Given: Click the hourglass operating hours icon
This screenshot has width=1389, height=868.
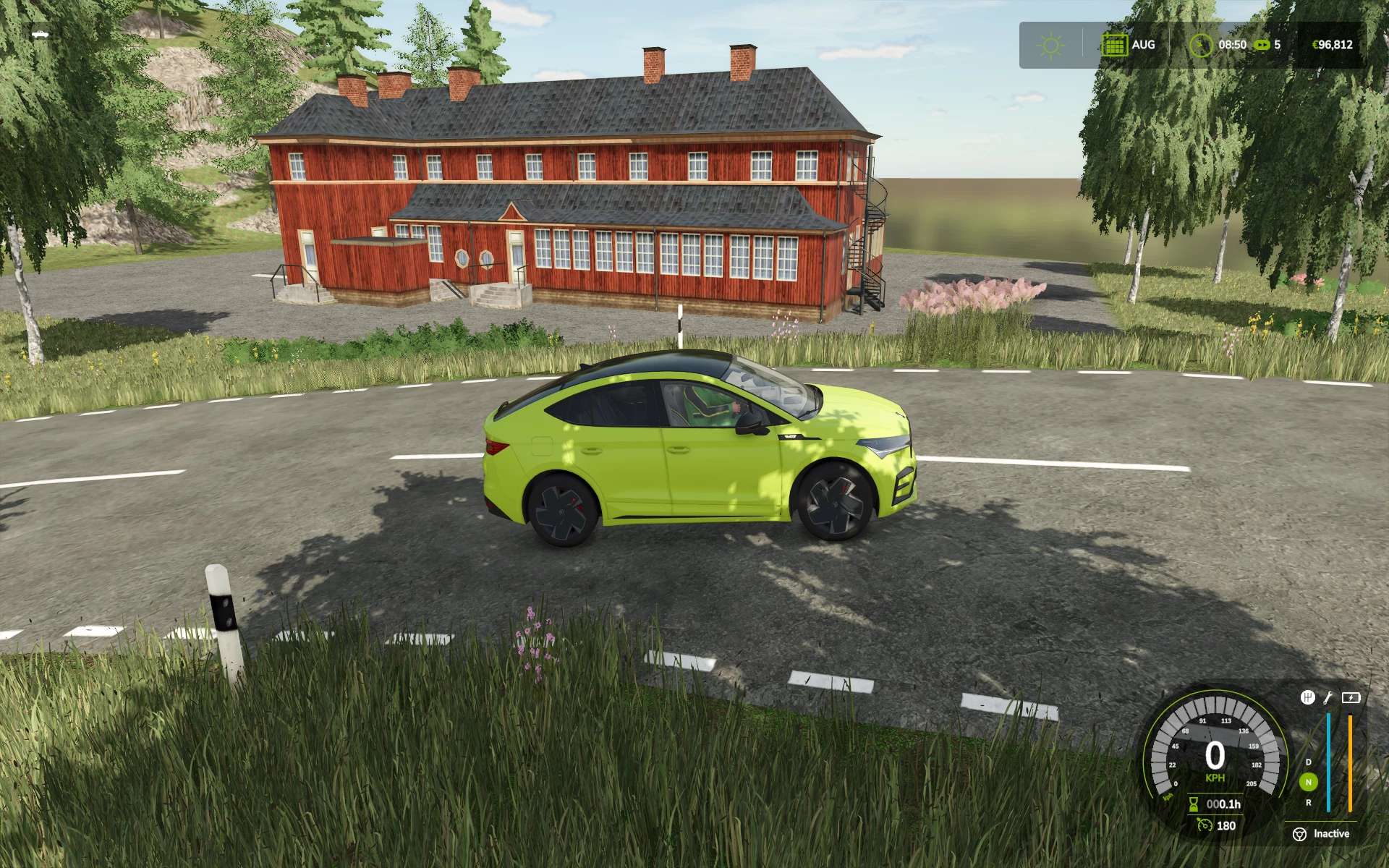Looking at the screenshot, I should [1194, 804].
